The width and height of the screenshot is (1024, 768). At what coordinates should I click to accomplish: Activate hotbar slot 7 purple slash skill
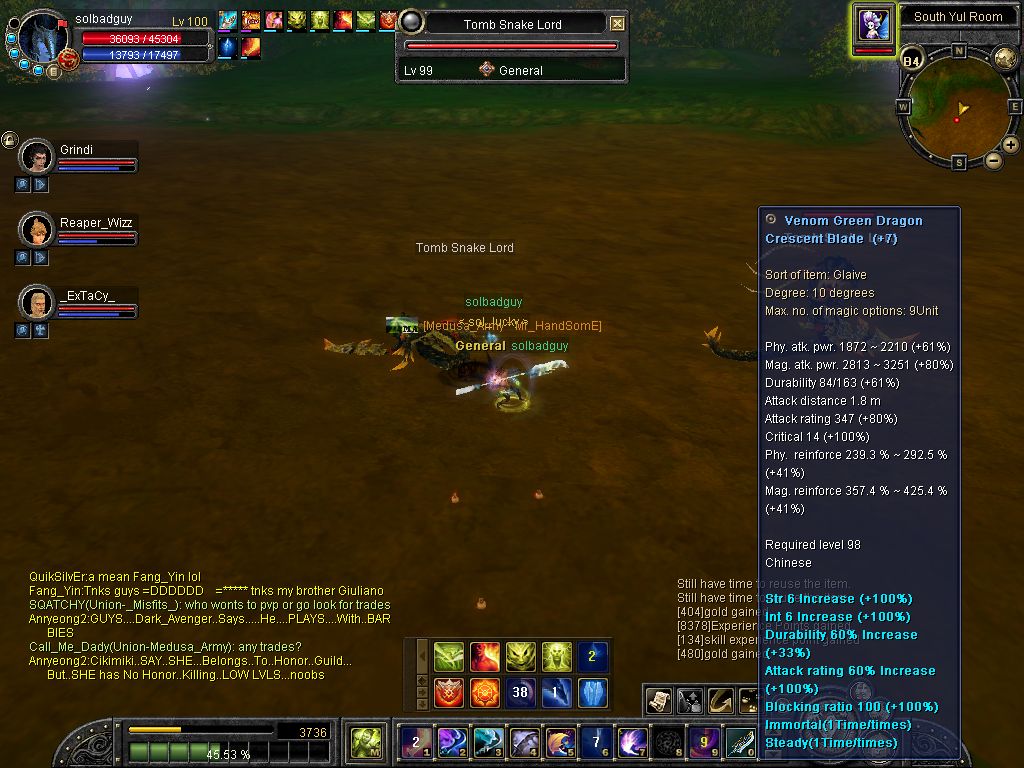(631, 742)
